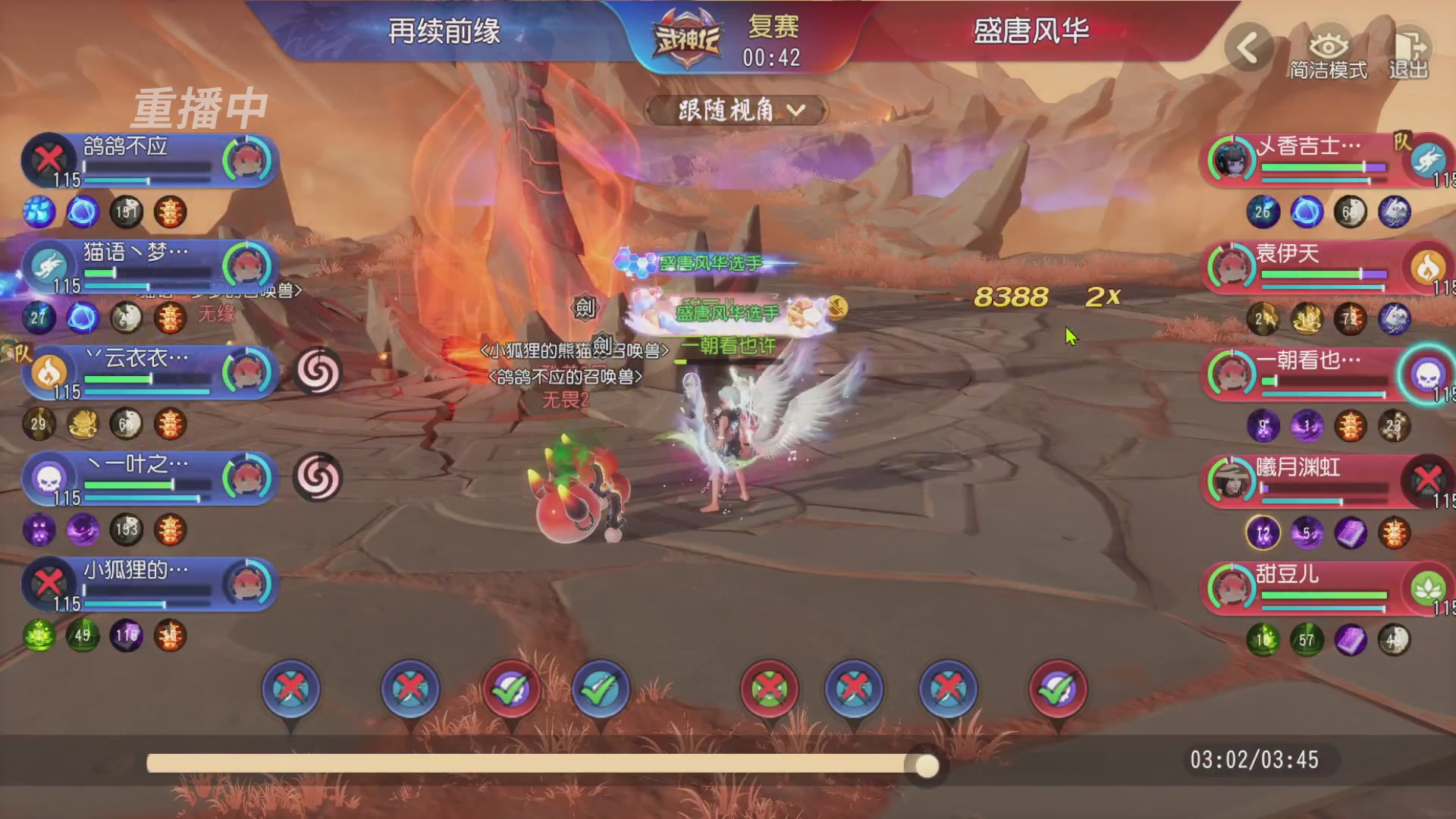Click the replay progress slider knob
Screen dimensions: 1456x819
click(926, 767)
